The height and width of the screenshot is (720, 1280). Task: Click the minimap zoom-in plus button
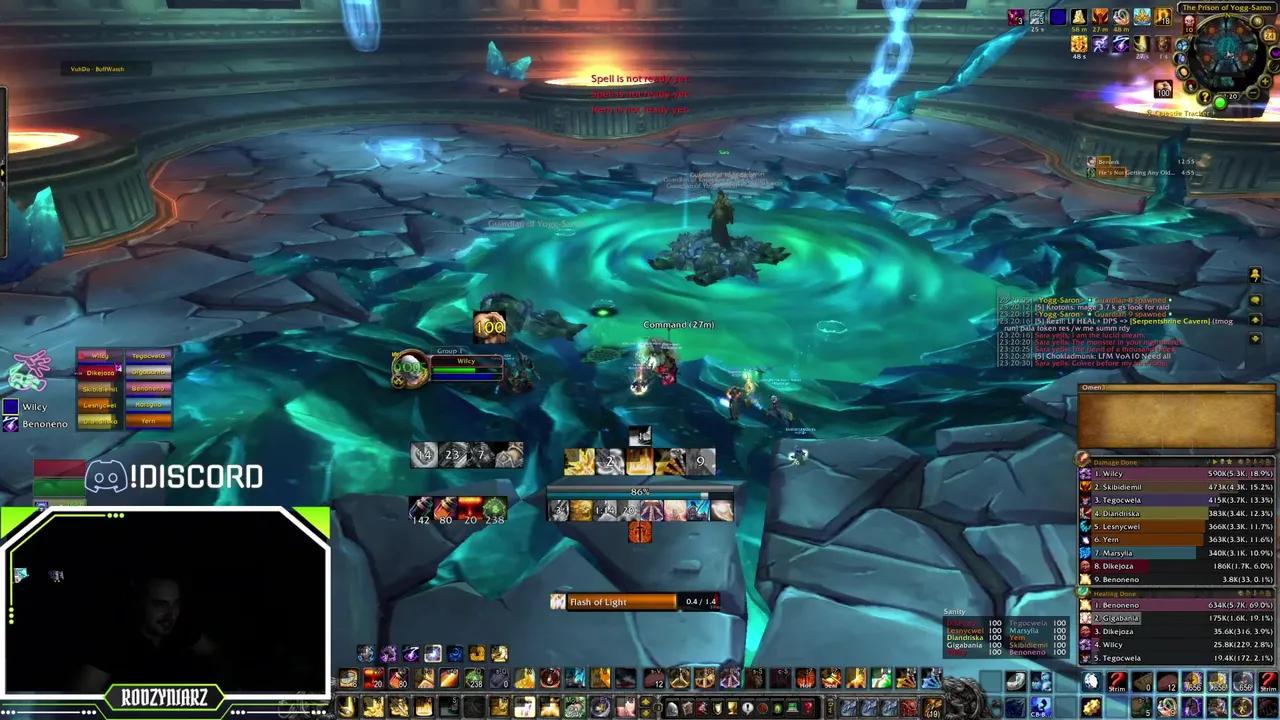(x=1264, y=82)
